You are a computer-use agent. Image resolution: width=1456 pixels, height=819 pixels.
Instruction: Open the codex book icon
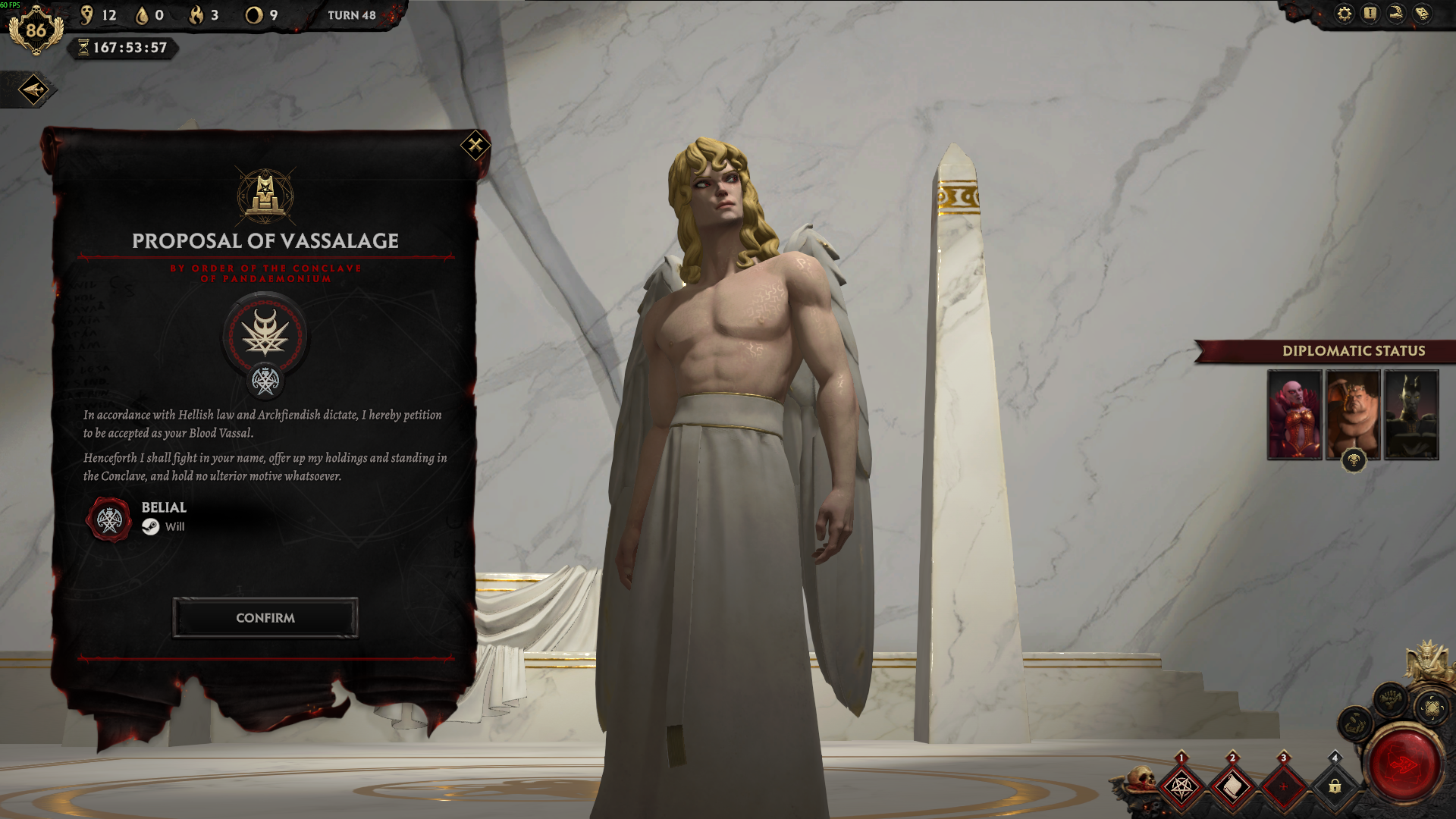(1423, 14)
